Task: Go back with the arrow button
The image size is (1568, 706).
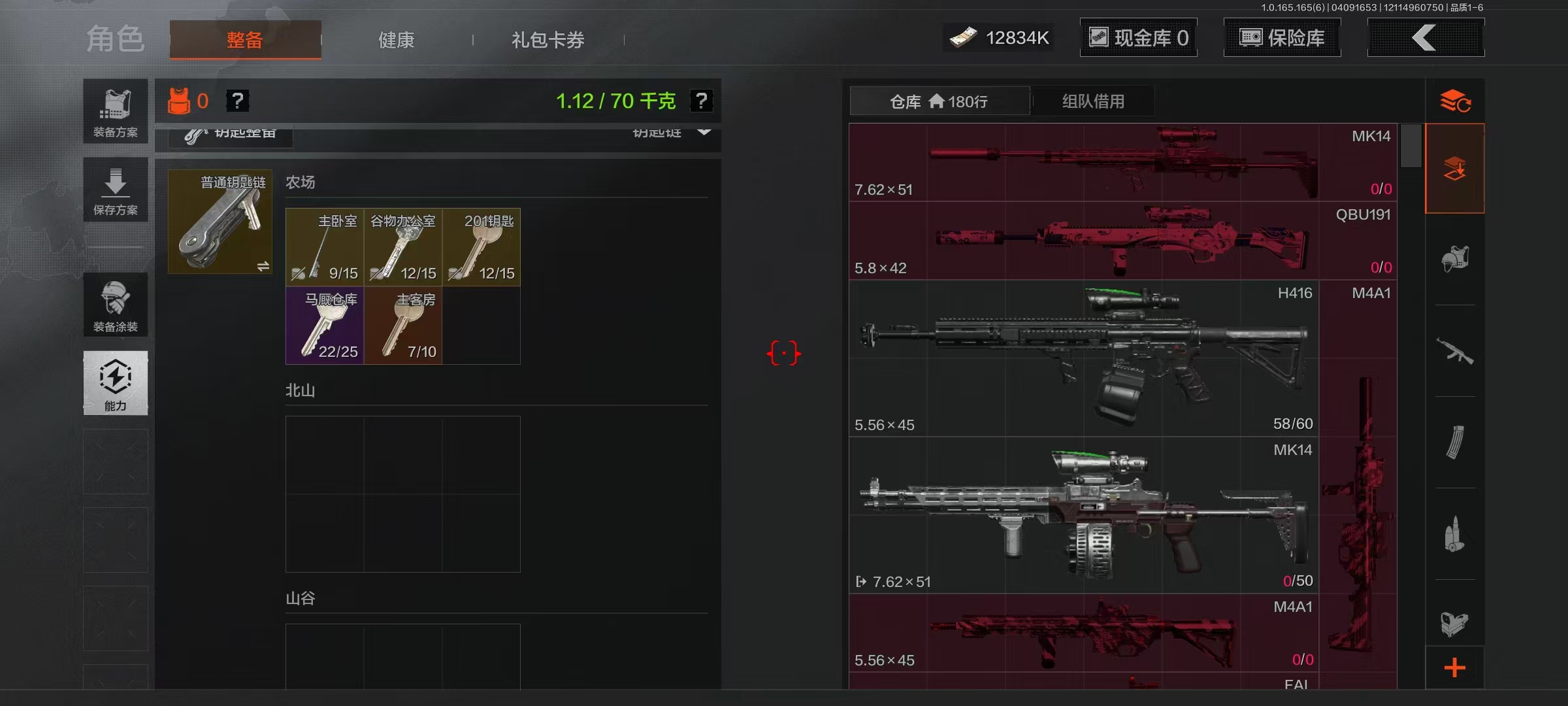Action: 1426,38
